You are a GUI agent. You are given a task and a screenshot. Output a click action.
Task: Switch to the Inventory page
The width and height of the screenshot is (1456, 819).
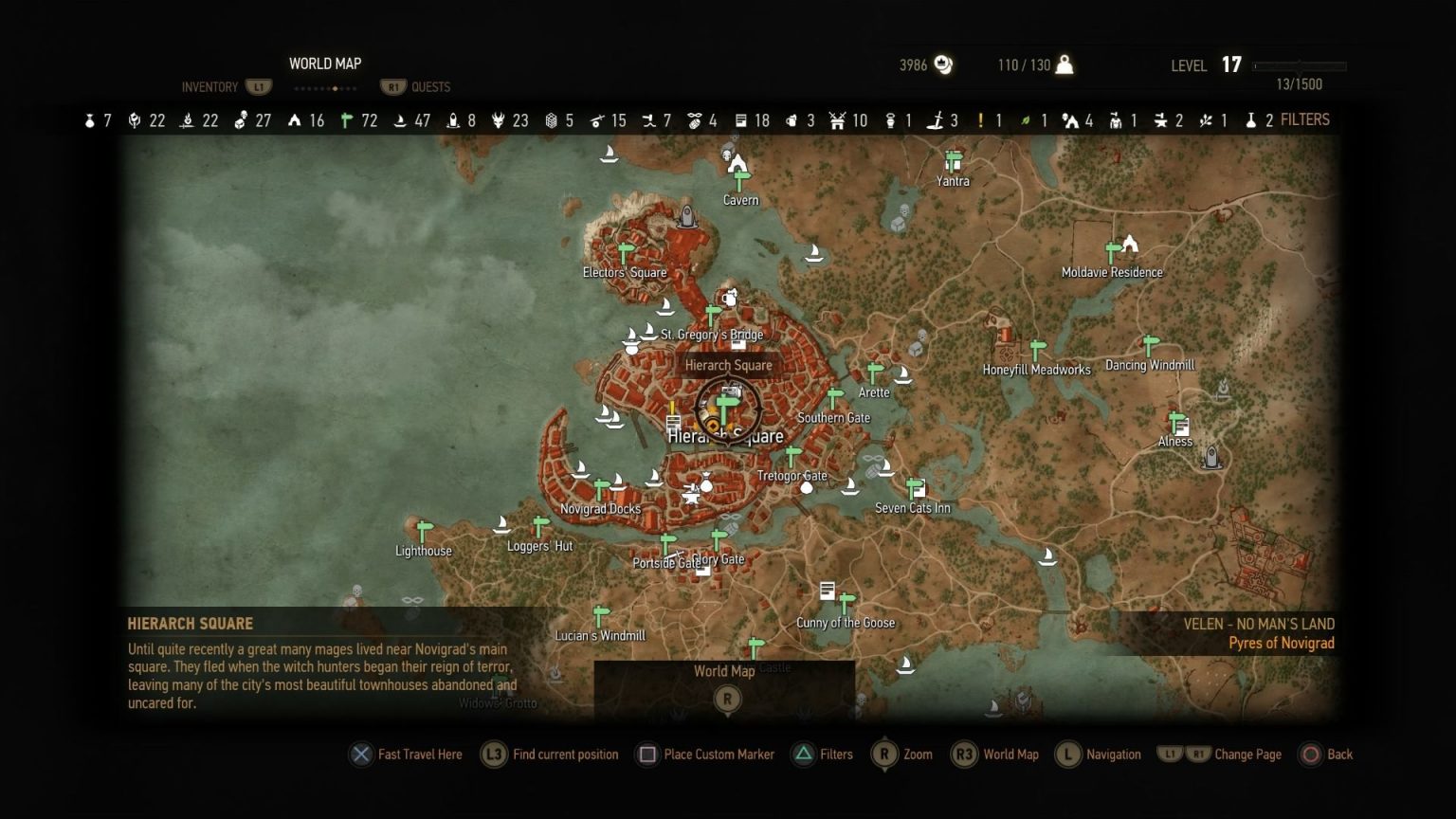pyautogui.click(x=209, y=87)
